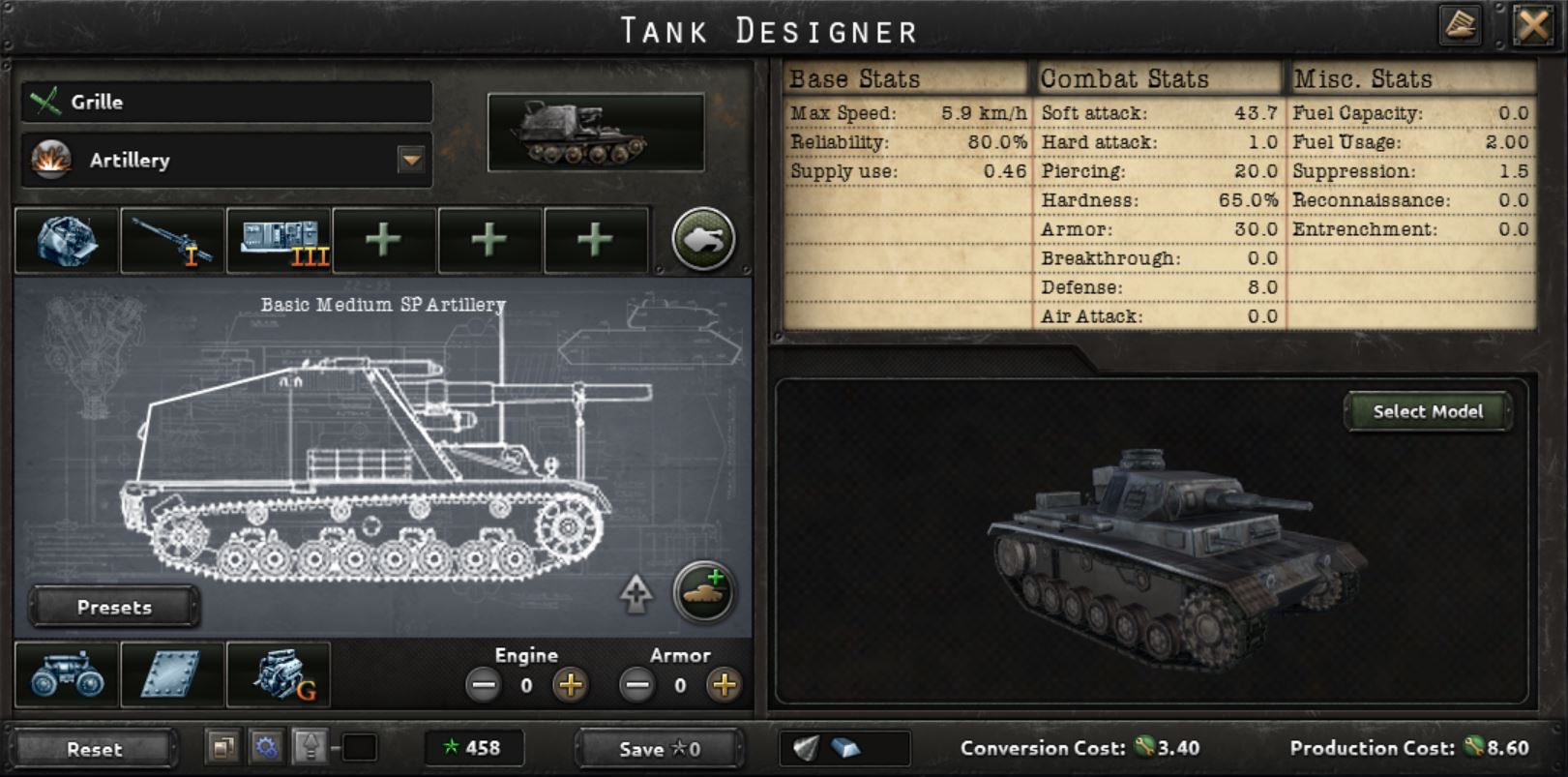Open the level I machine gun module slot

(x=171, y=239)
